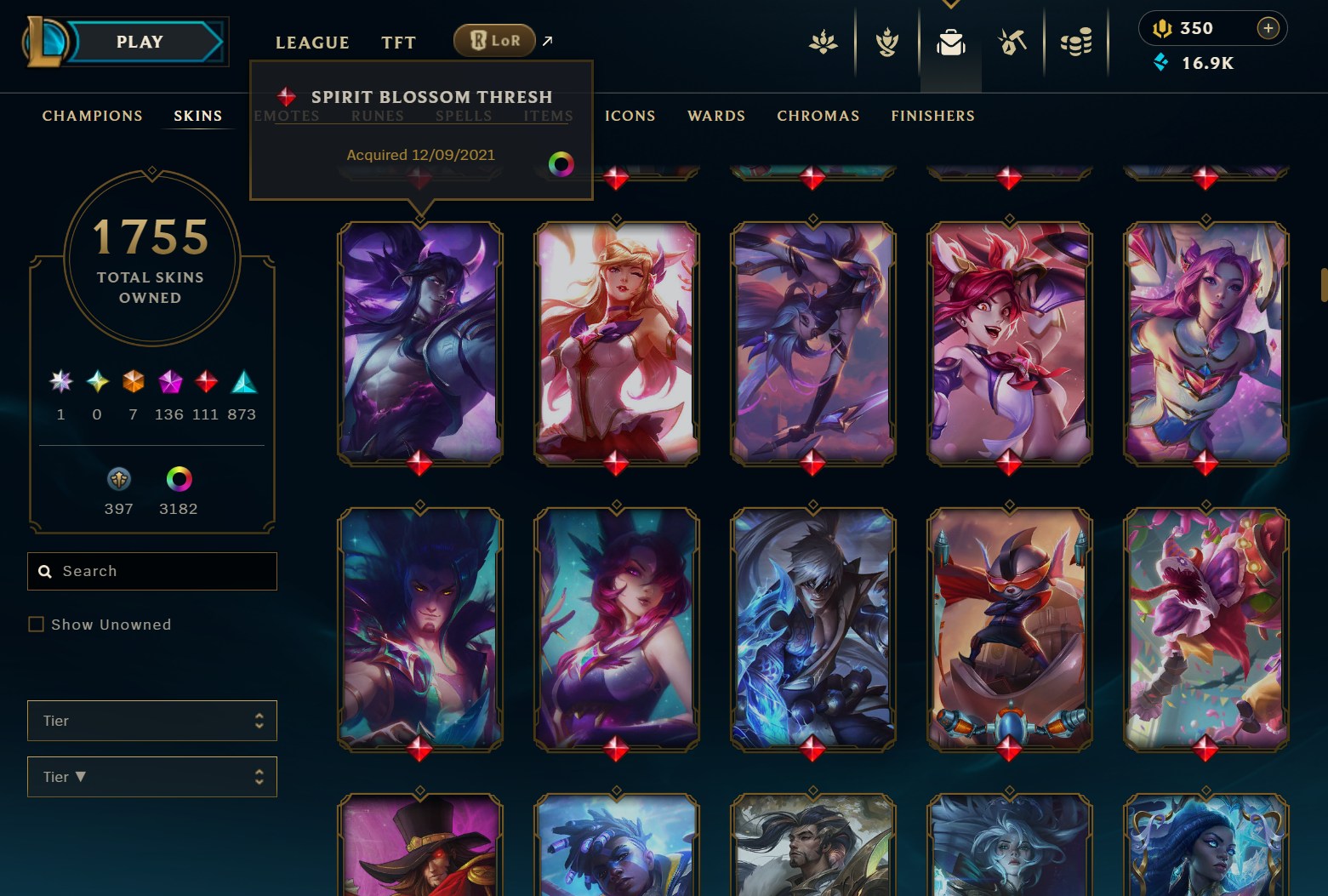This screenshot has width=1328, height=896.
Task: Open the upper Tier filter dropdown
Action: pyautogui.click(x=152, y=721)
